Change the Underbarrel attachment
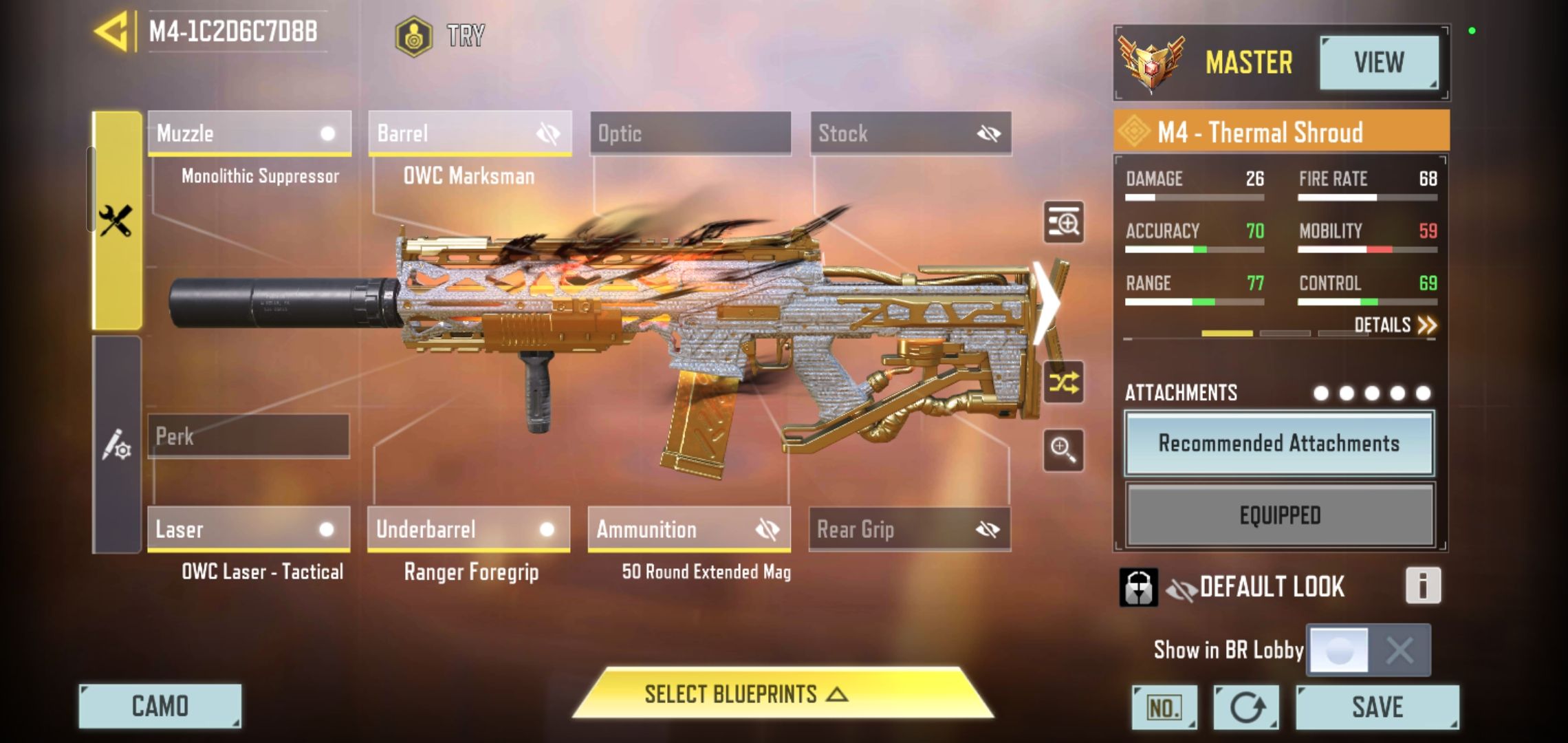Viewport: 1568px width, 743px height. coord(468,529)
